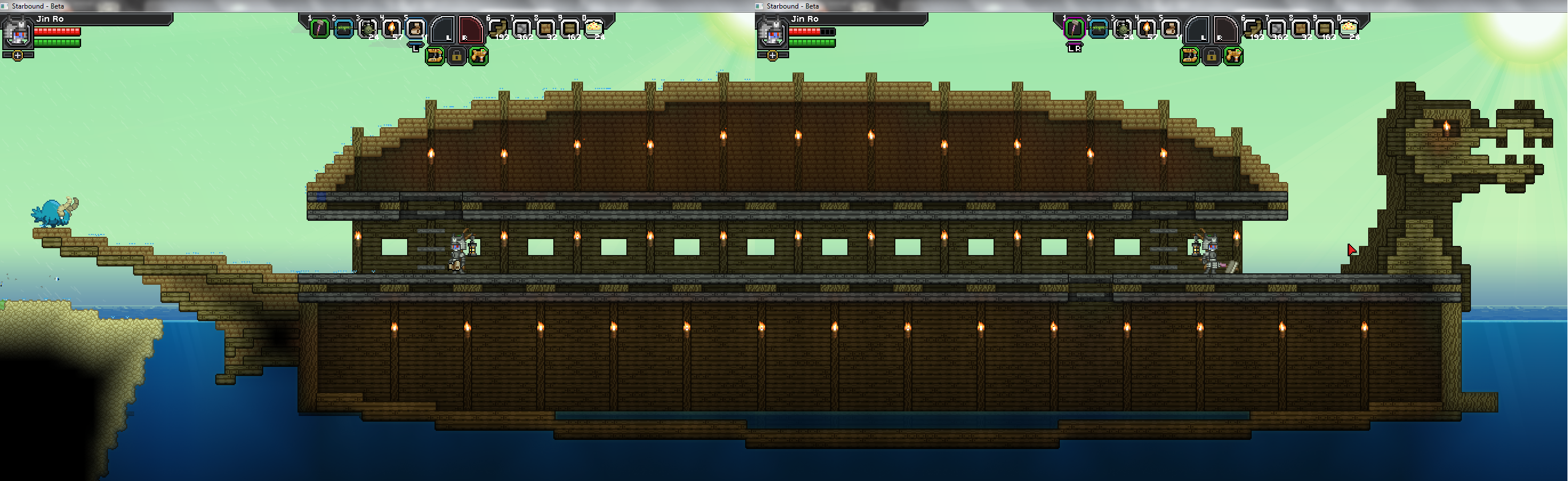Click the + button below the portrait

click(x=17, y=56)
